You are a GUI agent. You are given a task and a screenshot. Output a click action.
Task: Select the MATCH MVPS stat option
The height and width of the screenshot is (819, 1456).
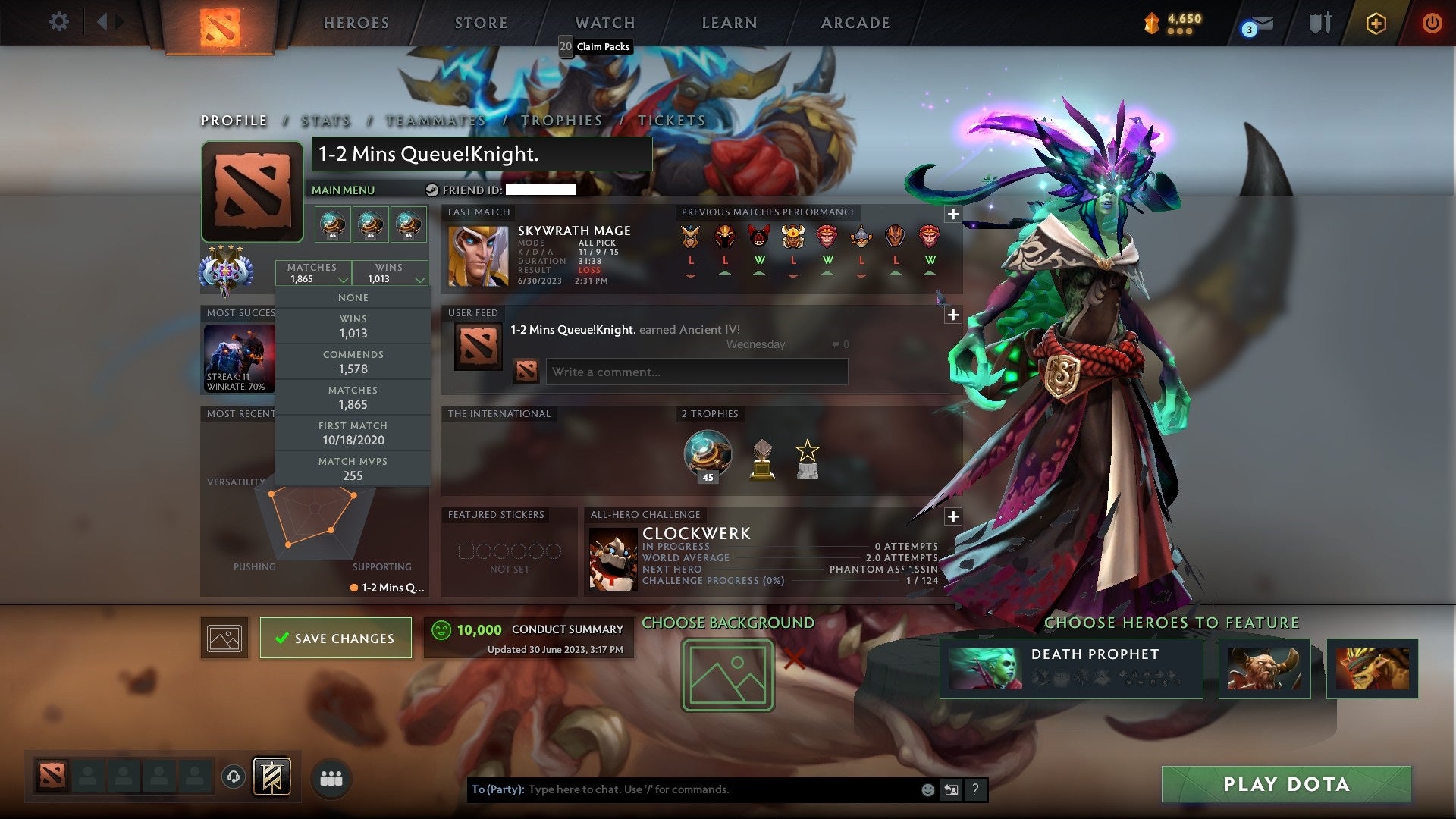[353, 468]
